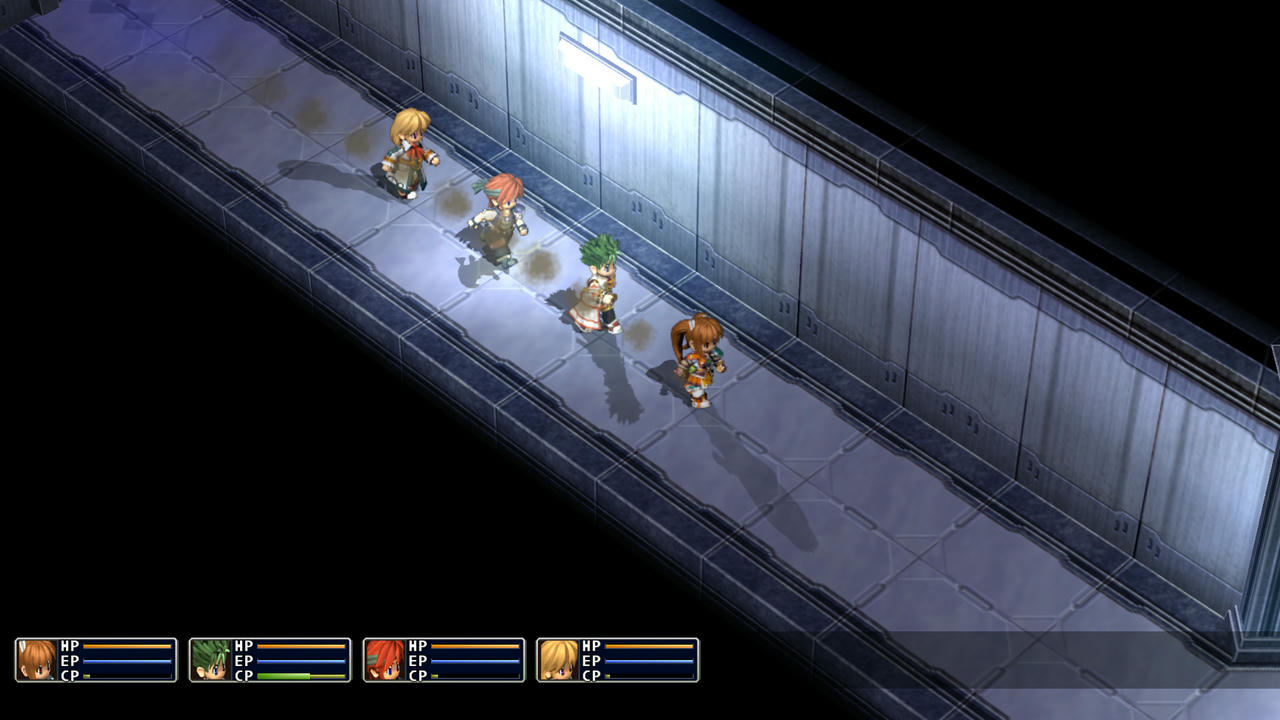The height and width of the screenshot is (720, 1280).
Task: Select the blonde character's portrait
Action: pos(557,660)
